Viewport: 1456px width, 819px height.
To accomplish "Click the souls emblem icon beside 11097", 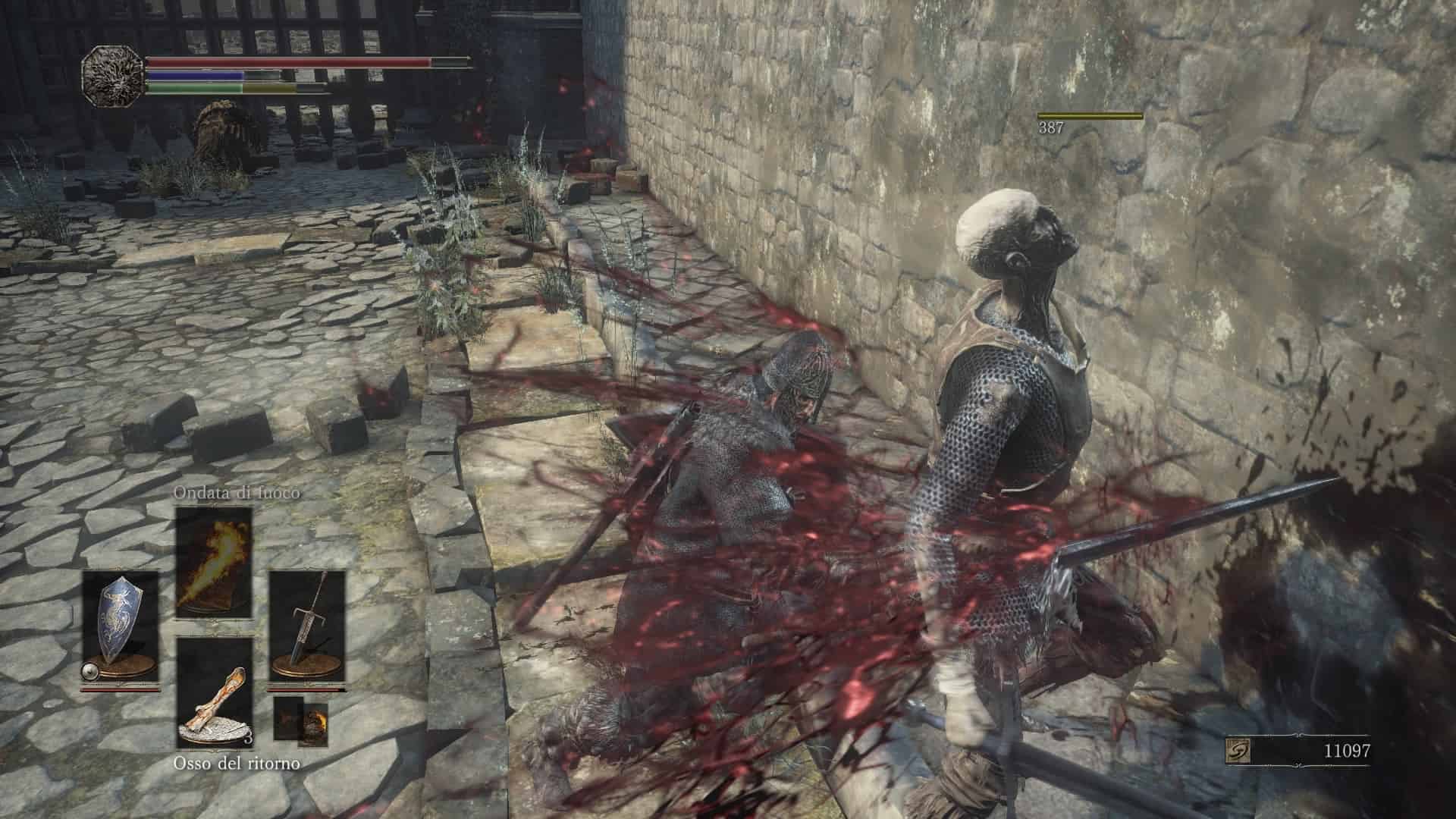I will click(1238, 751).
